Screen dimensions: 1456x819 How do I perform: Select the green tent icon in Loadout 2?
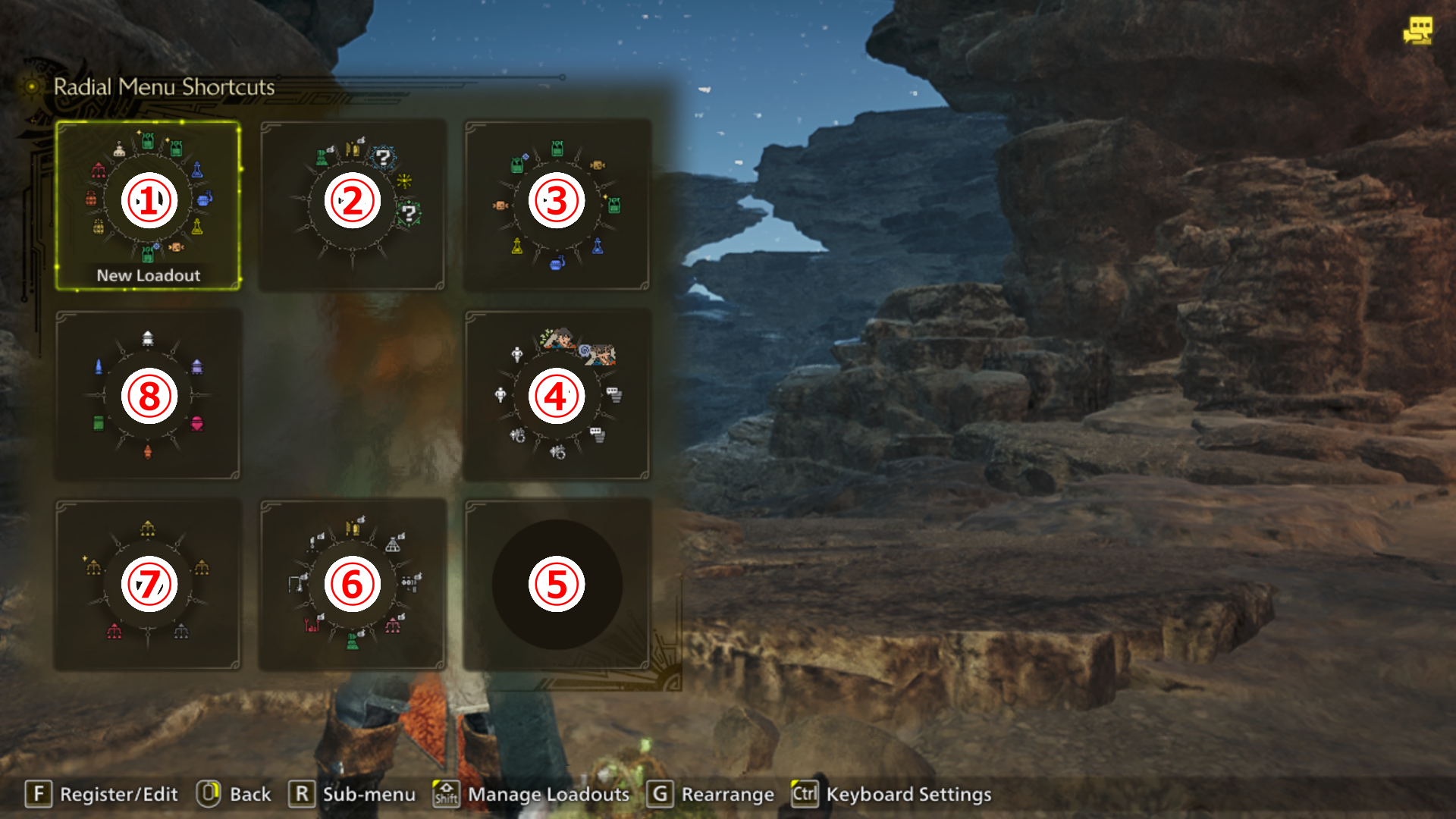(x=322, y=156)
